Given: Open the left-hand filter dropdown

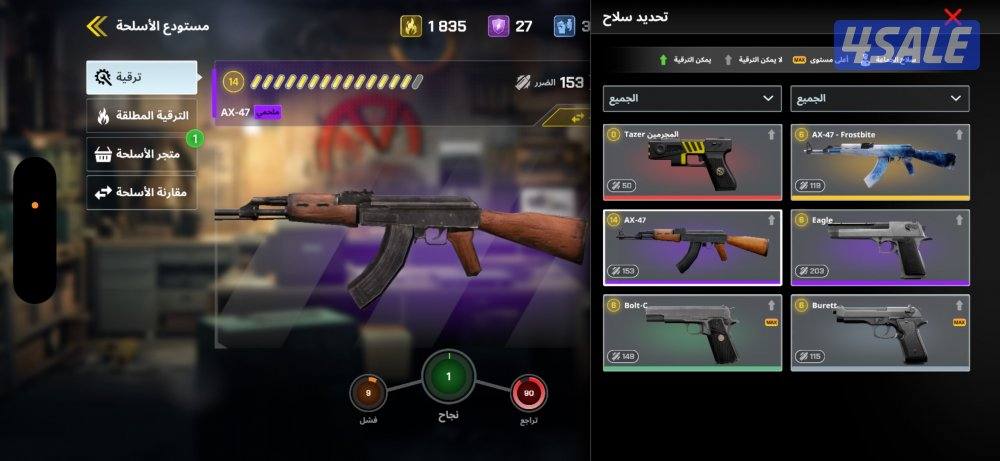Looking at the screenshot, I should (x=692, y=98).
